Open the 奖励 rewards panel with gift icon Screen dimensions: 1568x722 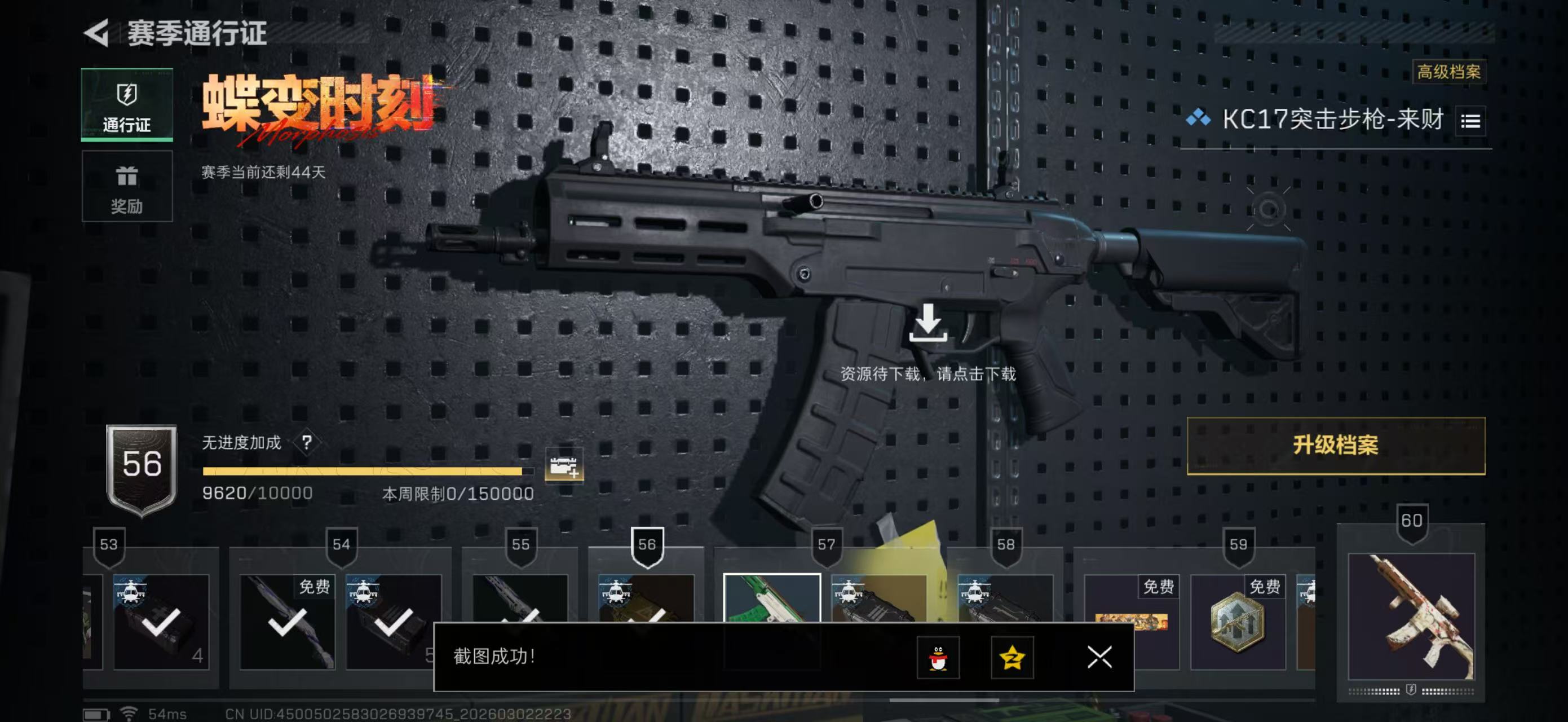tap(127, 187)
